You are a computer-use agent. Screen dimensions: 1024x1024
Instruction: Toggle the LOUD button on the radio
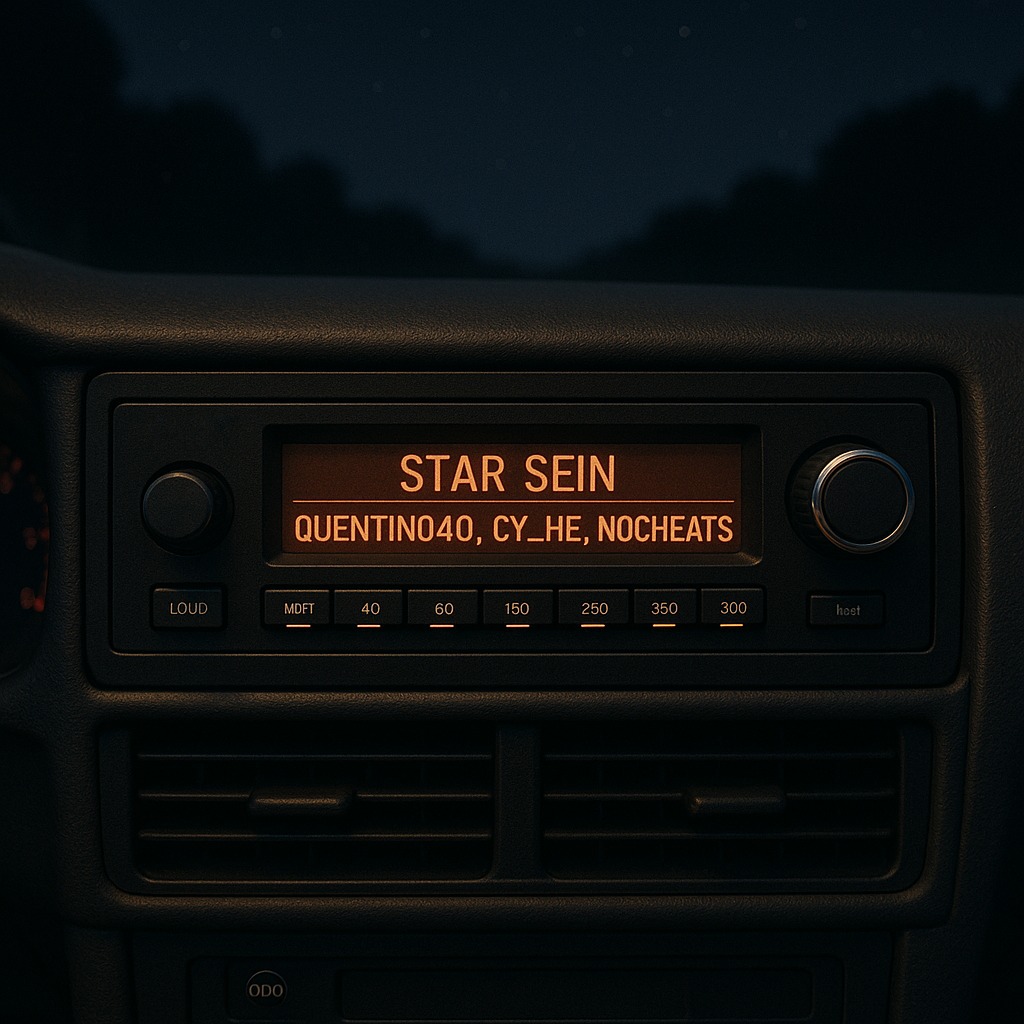[x=188, y=608]
